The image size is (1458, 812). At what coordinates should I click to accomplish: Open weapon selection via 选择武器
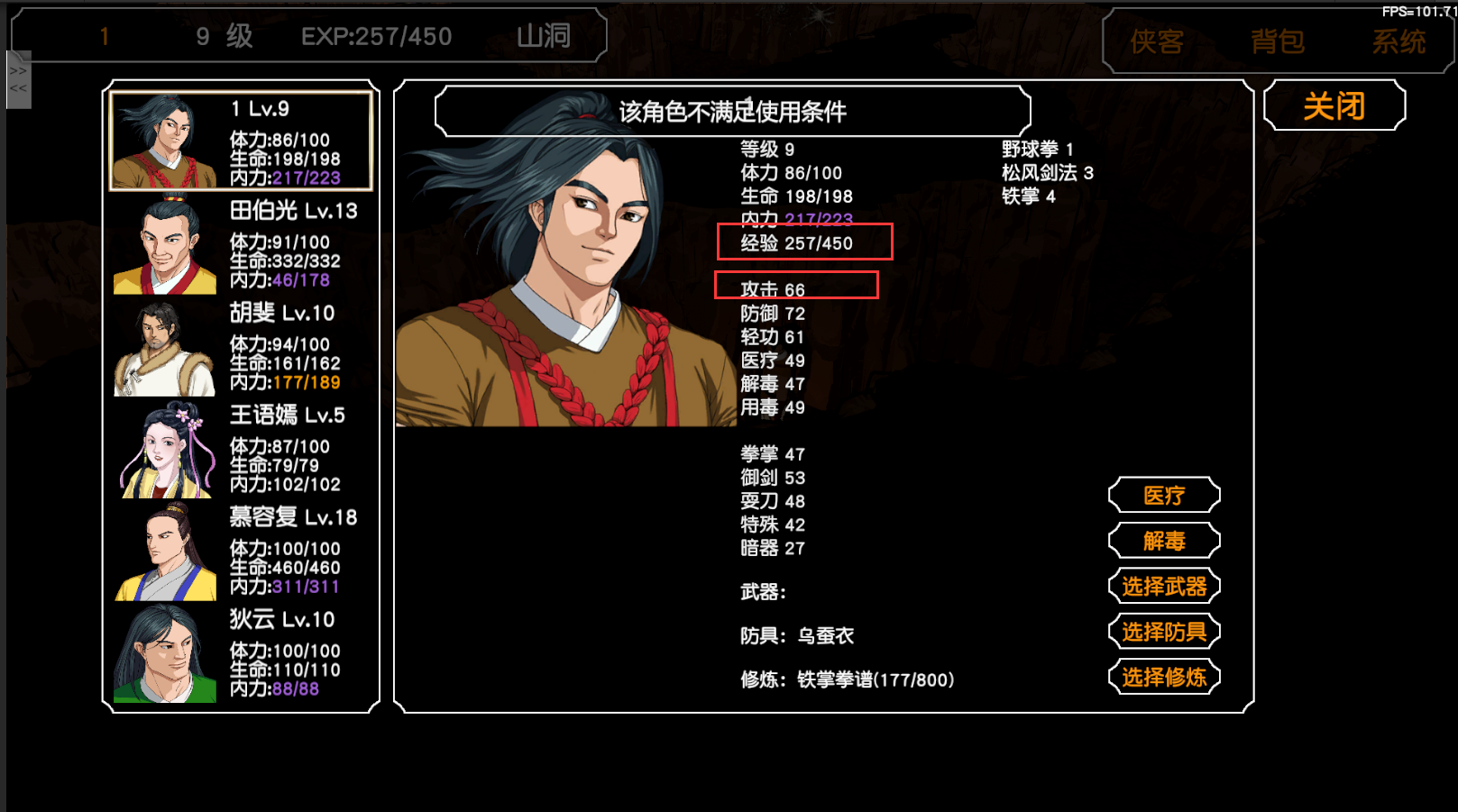click(x=1164, y=586)
